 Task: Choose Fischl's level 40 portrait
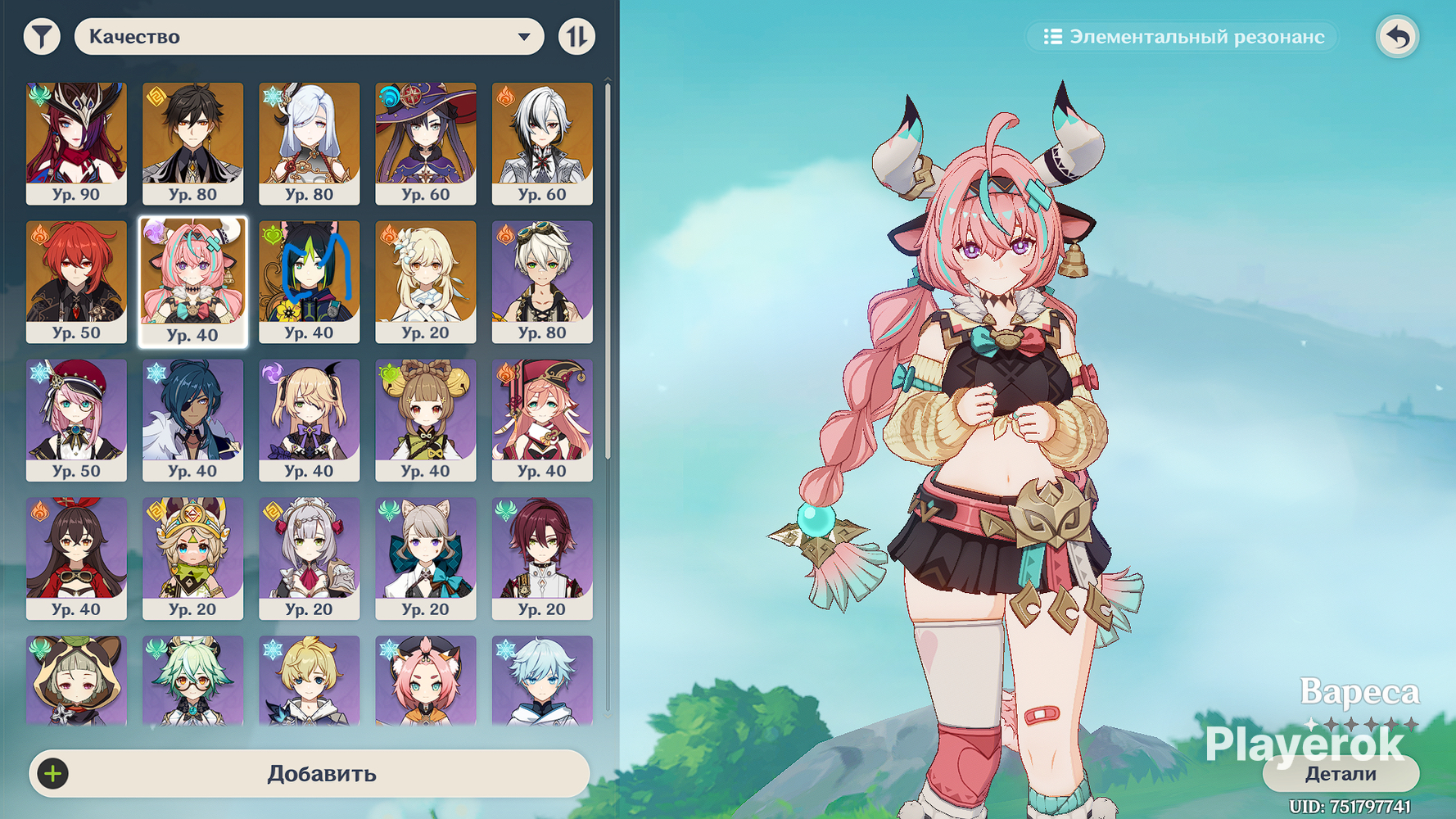309,419
